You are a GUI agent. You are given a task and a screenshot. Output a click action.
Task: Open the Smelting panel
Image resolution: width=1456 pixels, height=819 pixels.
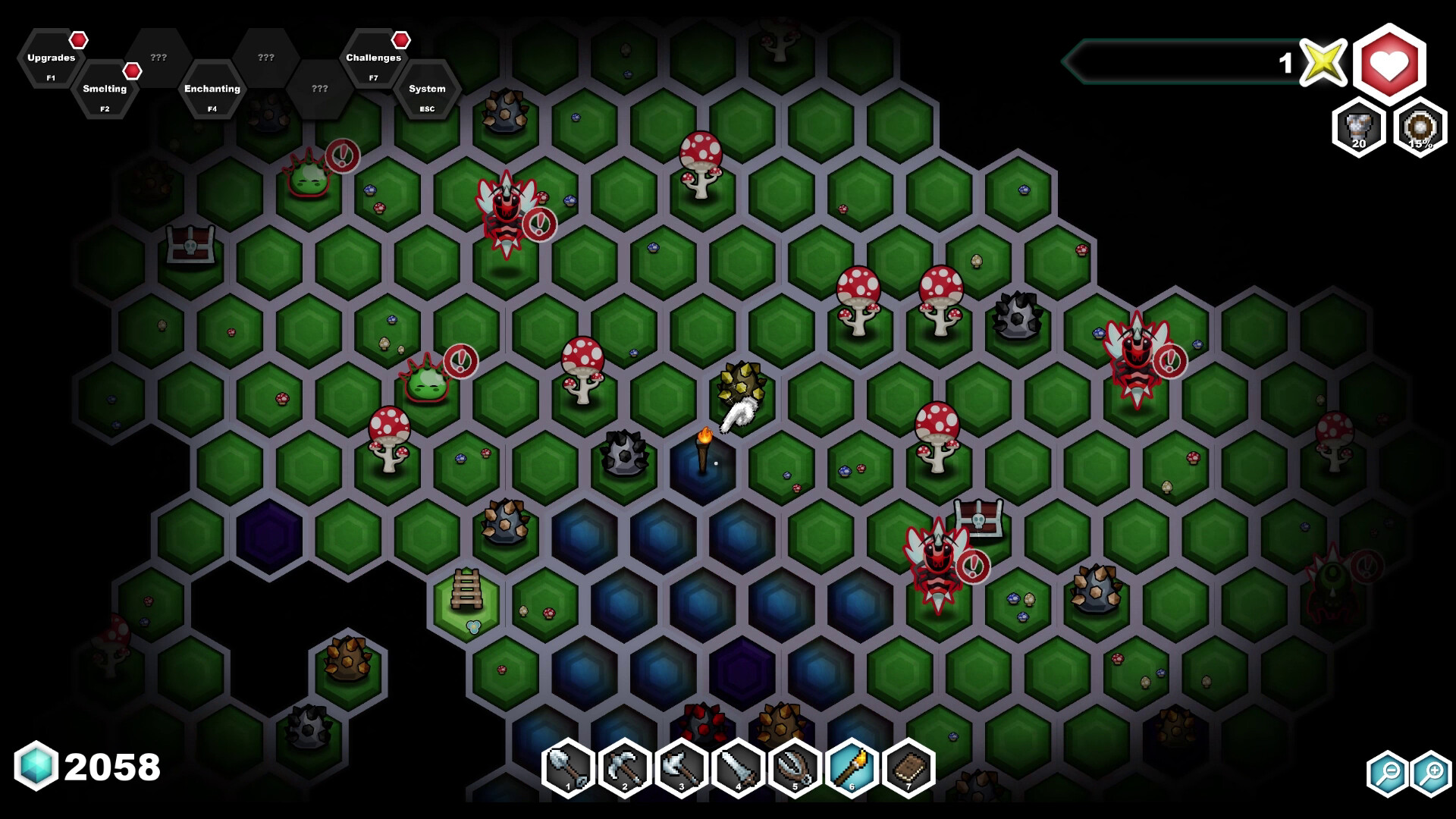click(x=105, y=90)
